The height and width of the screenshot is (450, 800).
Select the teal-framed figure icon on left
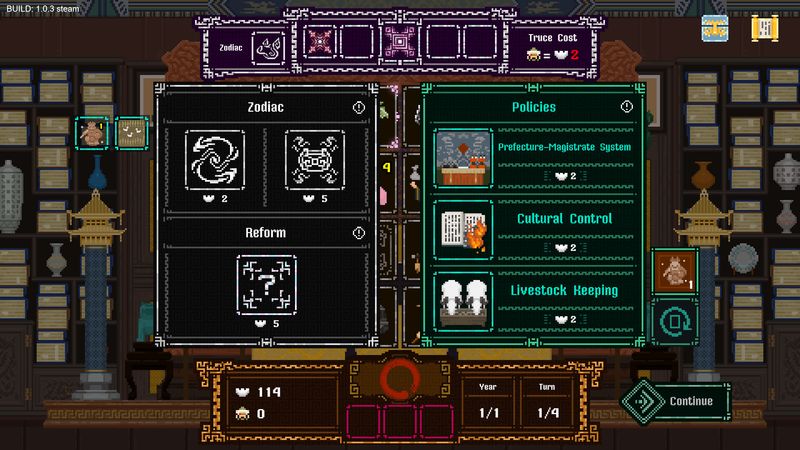coord(92,132)
